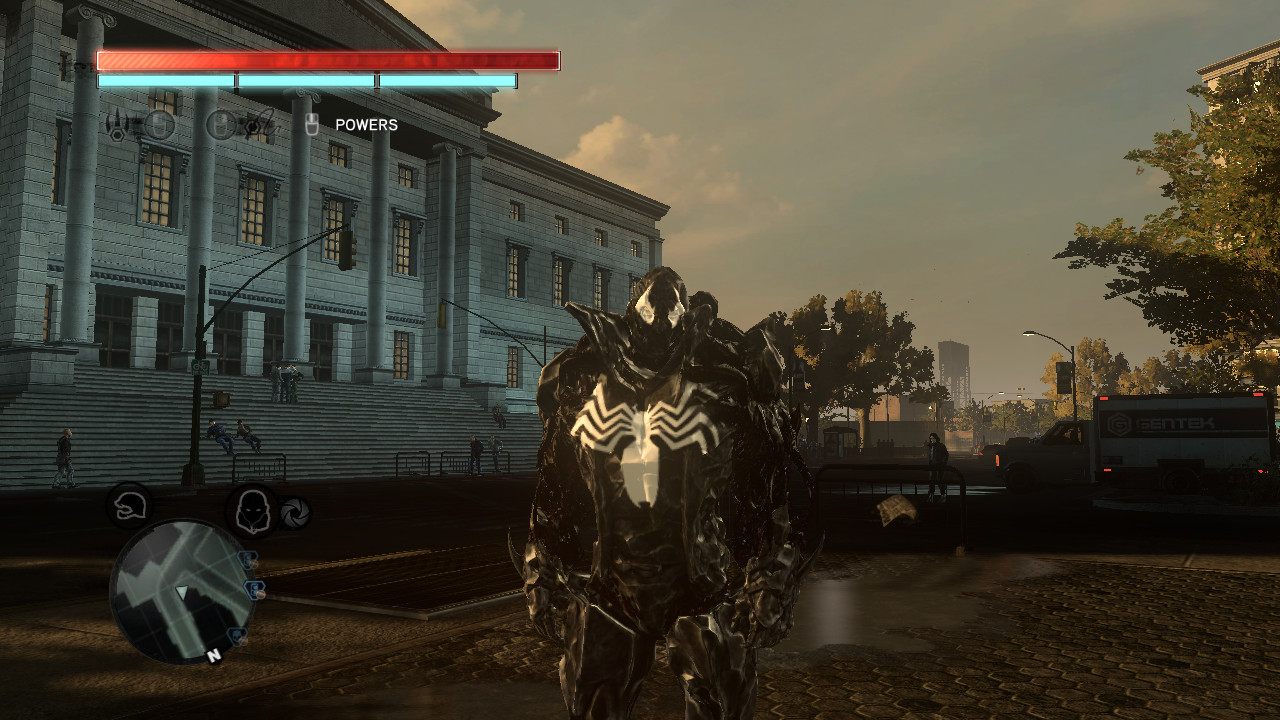Toggle the topmost blue mission marker on the minimap
This screenshot has width=1280, height=720.
click(x=248, y=559)
